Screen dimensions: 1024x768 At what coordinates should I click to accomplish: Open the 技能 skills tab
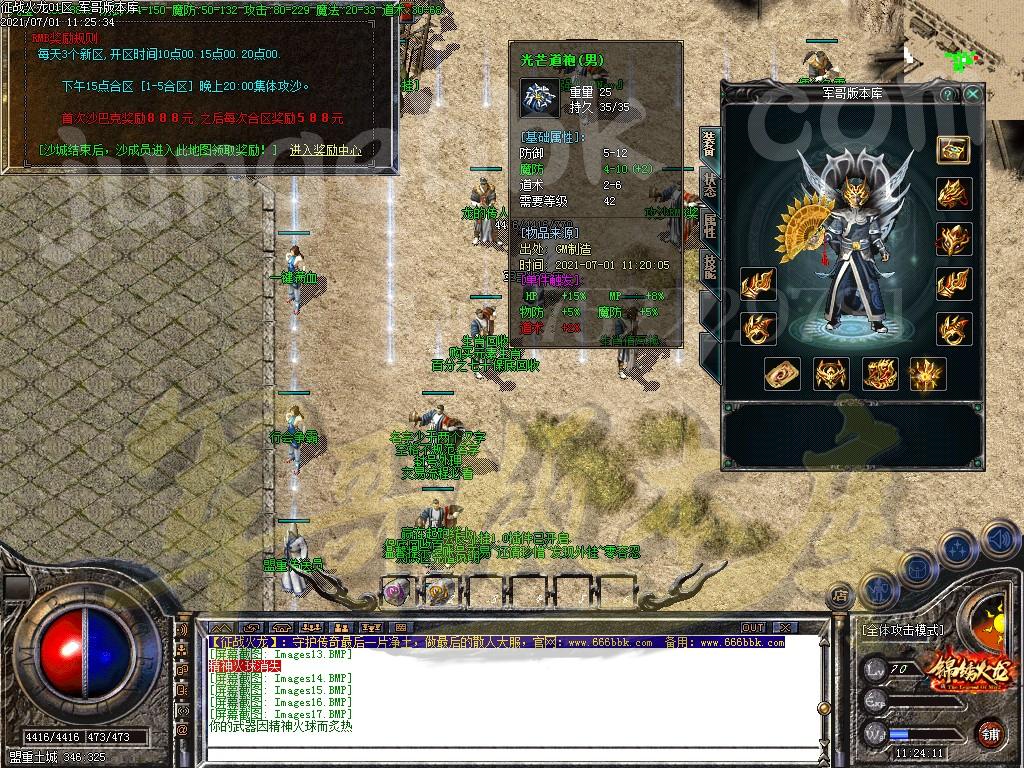[709, 266]
